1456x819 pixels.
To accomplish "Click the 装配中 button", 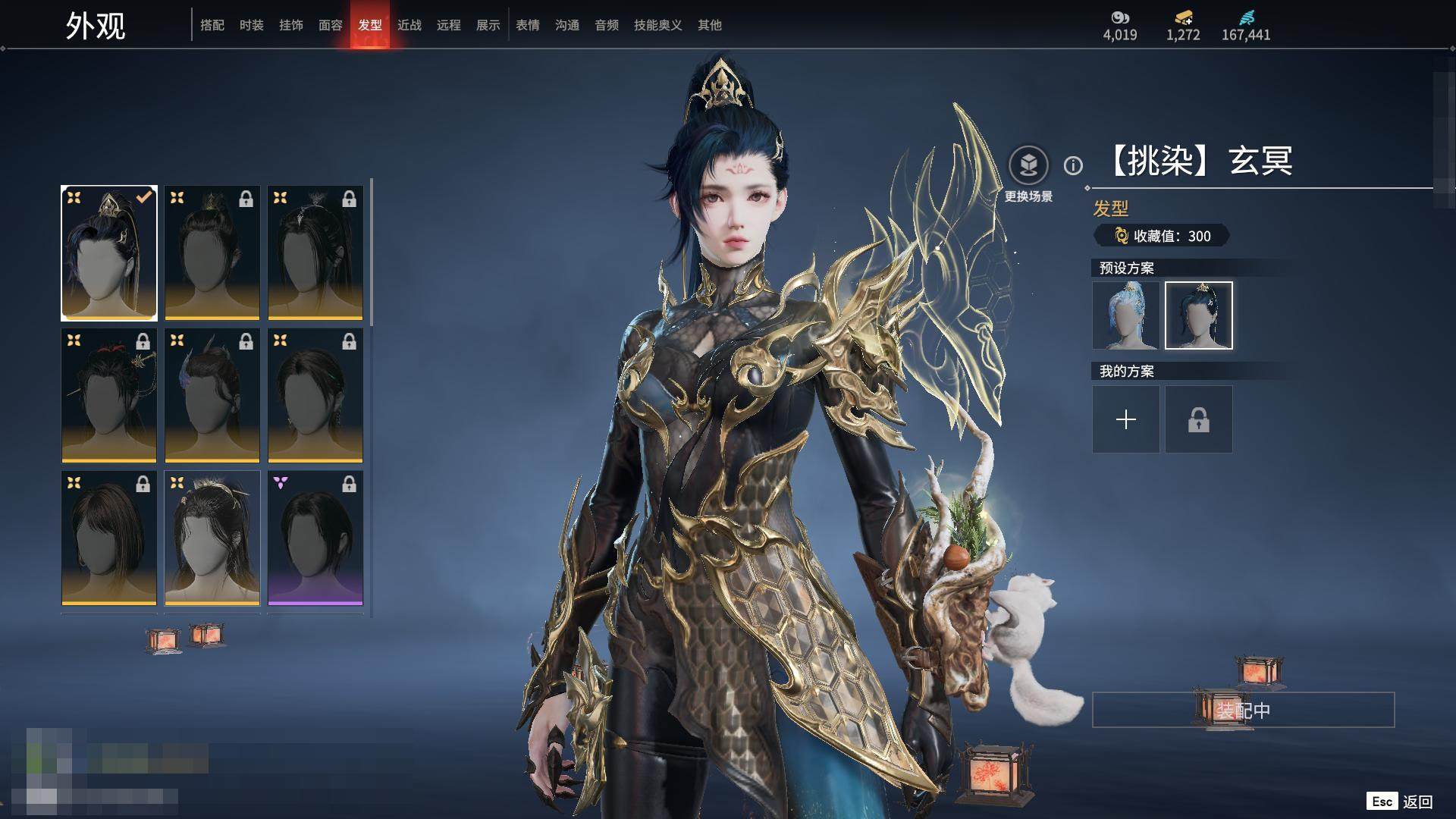I will pyautogui.click(x=1243, y=711).
